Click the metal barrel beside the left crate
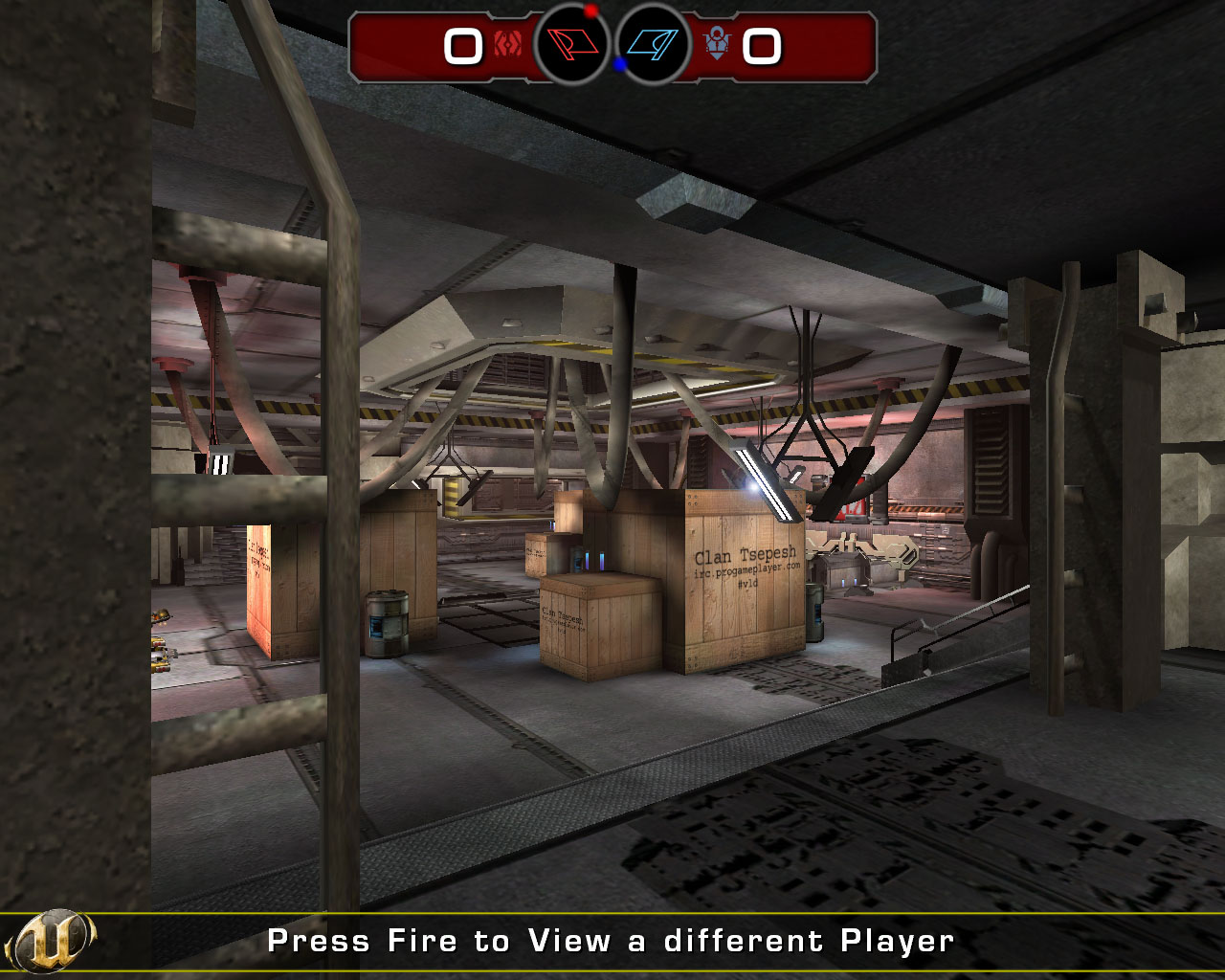 click(x=387, y=622)
